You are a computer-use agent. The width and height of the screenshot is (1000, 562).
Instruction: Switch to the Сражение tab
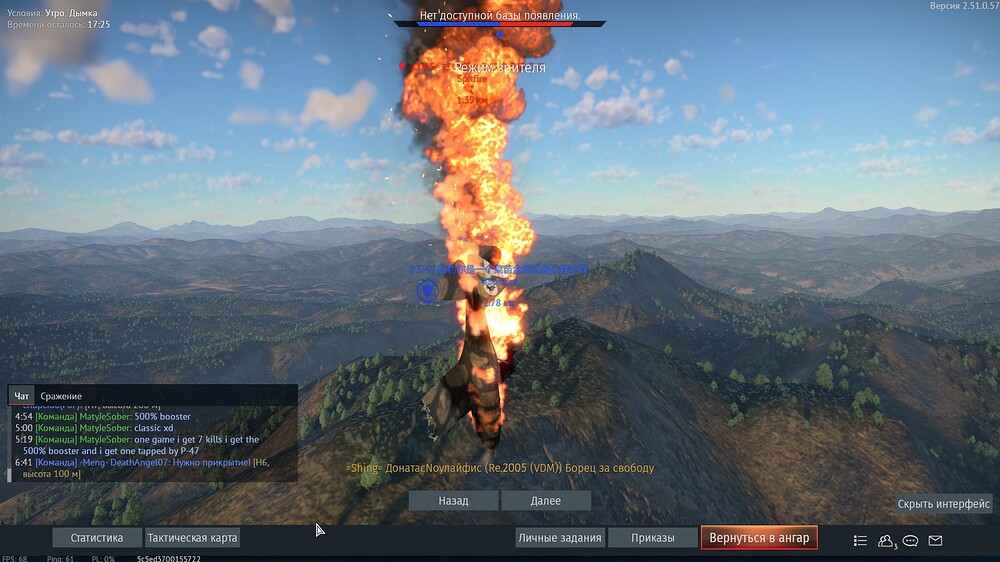click(61, 396)
